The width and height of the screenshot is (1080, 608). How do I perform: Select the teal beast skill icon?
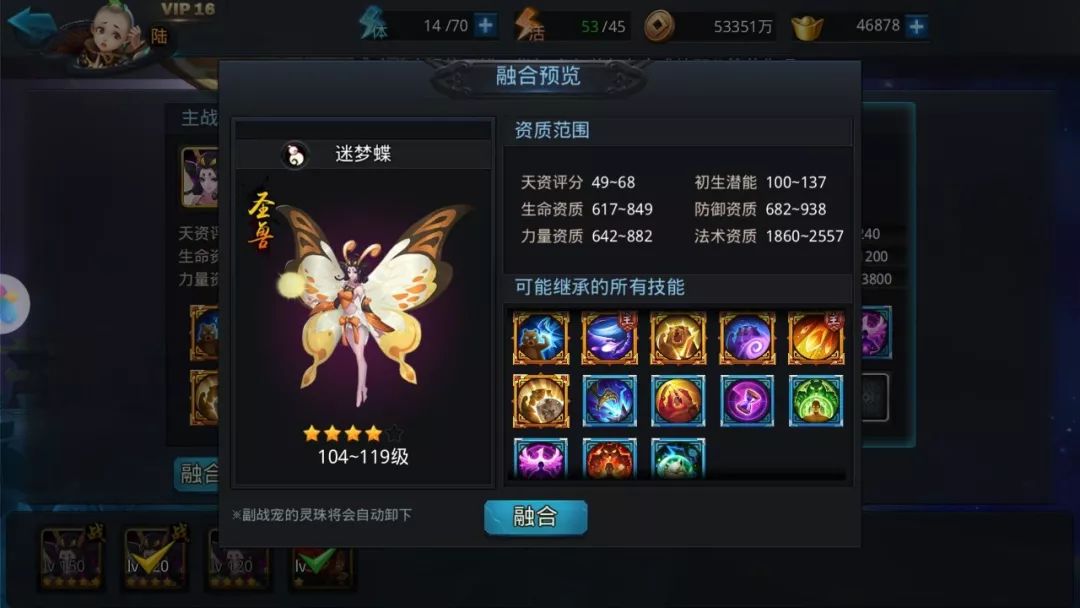coord(678,458)
